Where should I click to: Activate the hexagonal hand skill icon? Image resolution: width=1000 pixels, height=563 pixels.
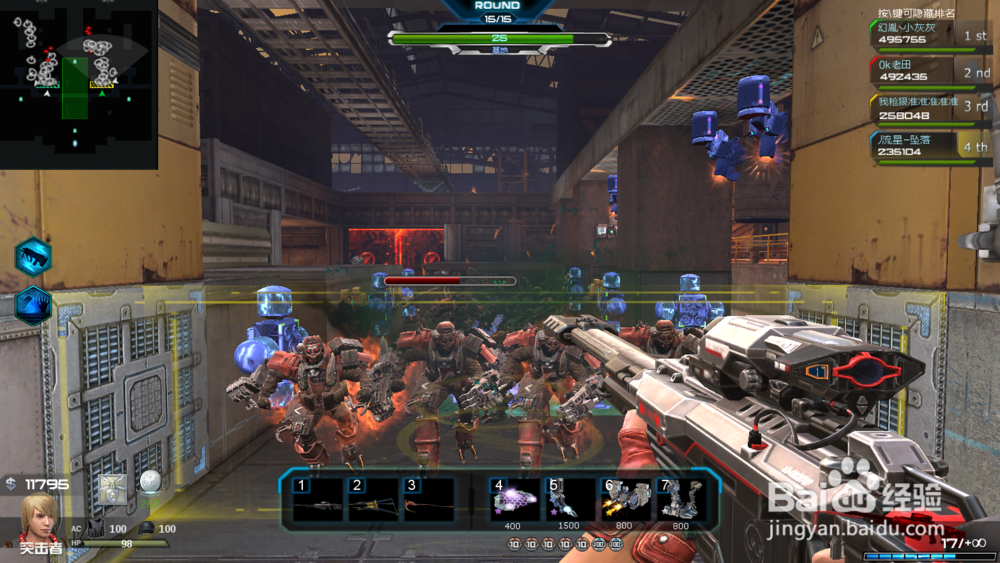33,305
